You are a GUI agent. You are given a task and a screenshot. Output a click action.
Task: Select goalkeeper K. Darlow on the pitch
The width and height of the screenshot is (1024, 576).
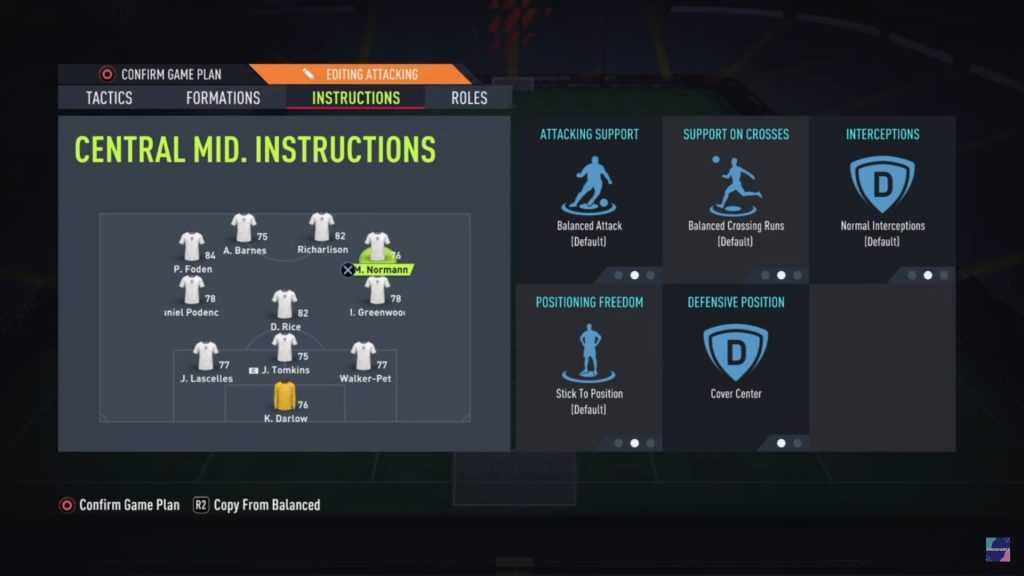[285, 398]
